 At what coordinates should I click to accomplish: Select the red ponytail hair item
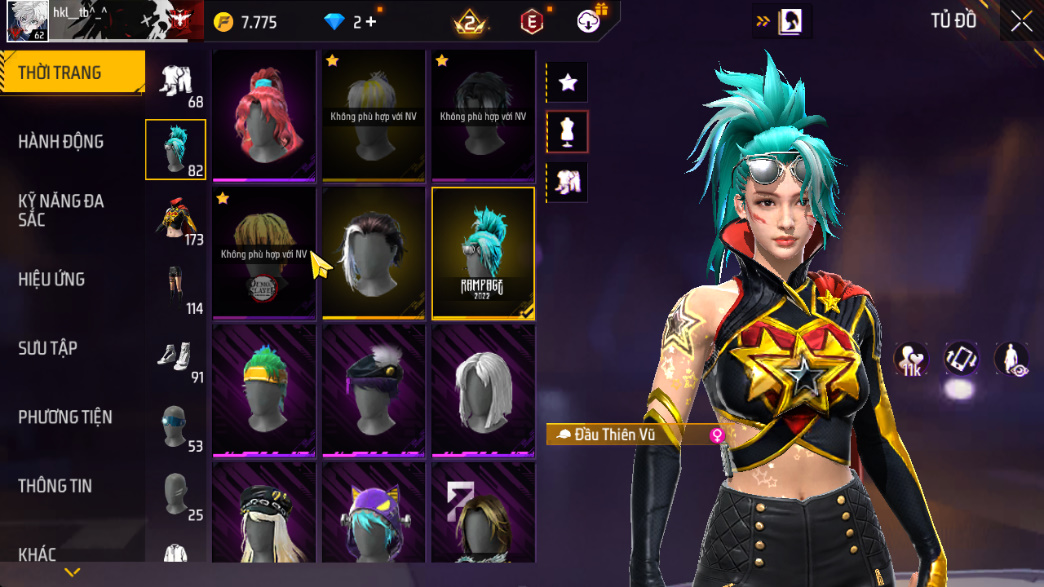click(x=264, y=115)
